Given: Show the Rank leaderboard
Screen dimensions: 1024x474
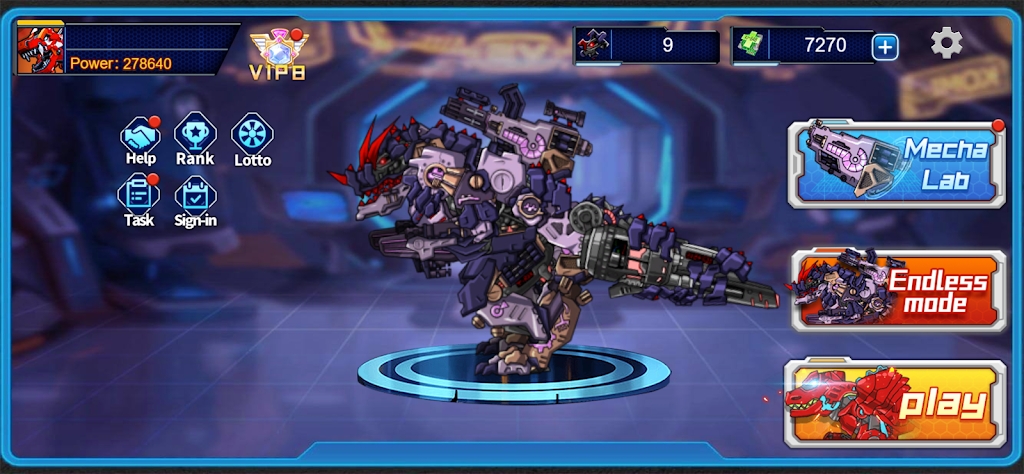Looking at the screenshot, I should click(x=195, y=135).
